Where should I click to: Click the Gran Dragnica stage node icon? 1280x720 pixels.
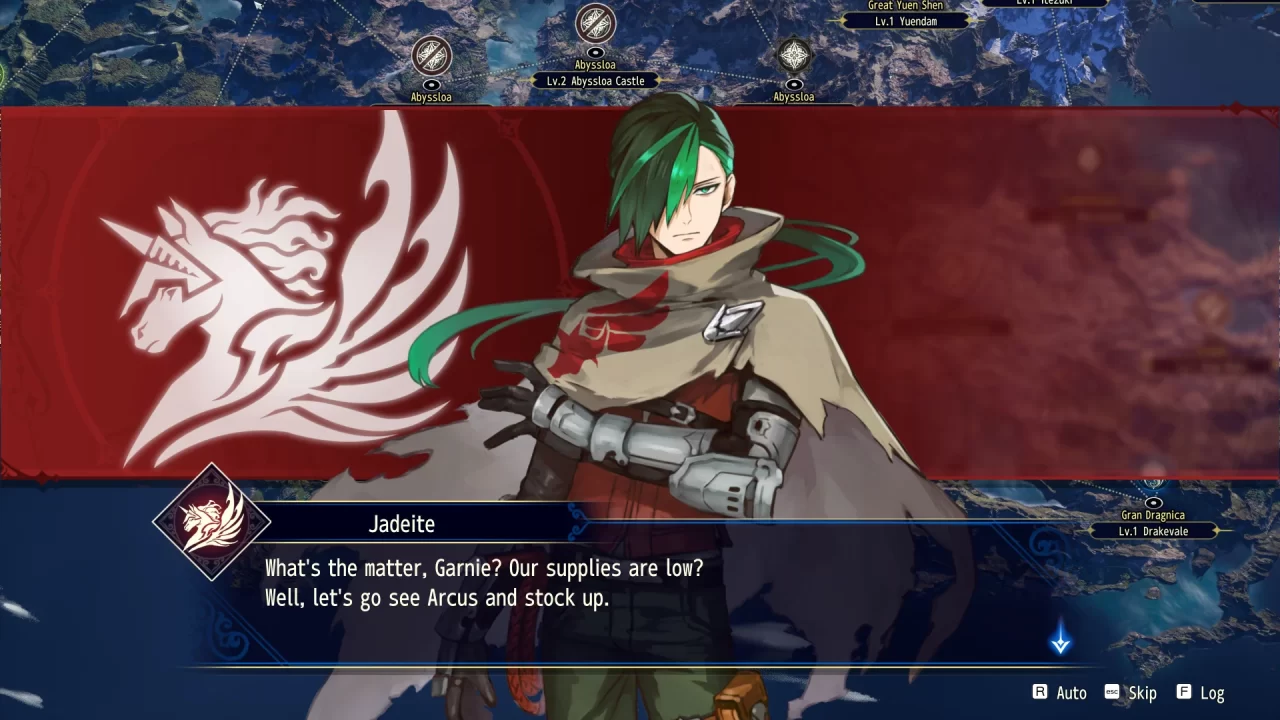point(1152,484)
